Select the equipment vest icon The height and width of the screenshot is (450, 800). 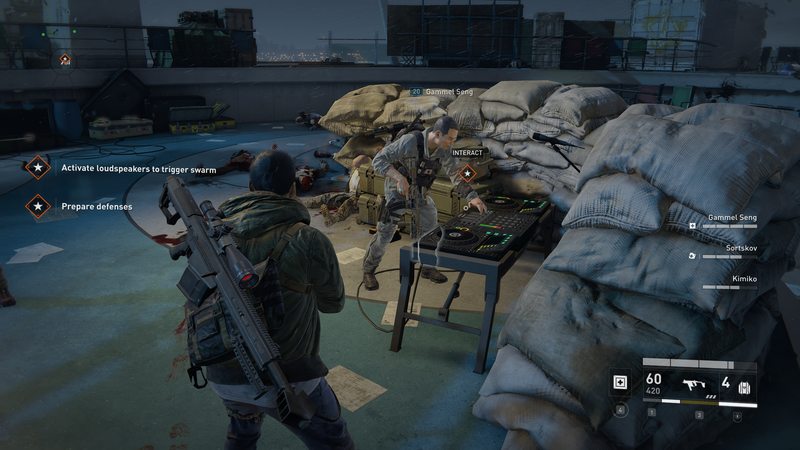point(743,388)
